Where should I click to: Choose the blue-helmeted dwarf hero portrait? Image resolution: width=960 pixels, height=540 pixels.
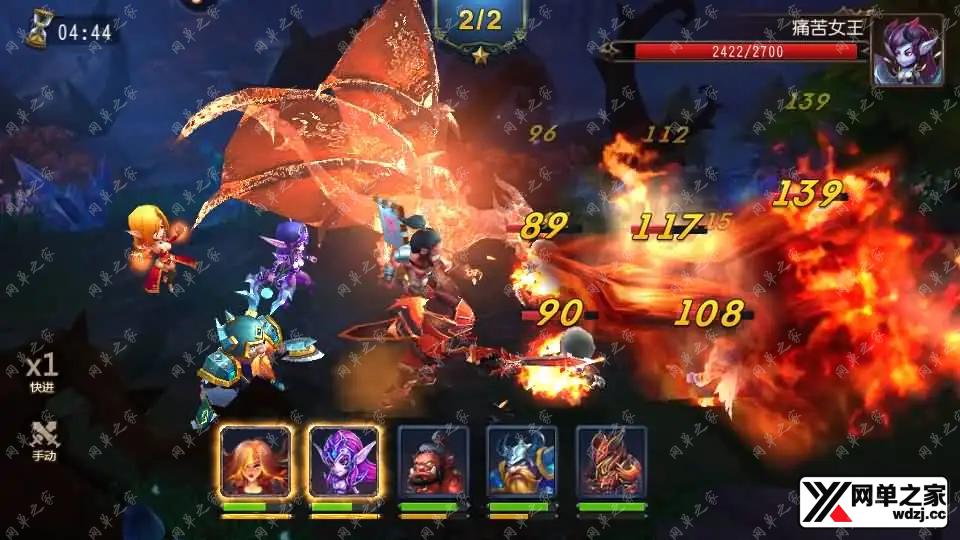pyautogui.click(x=522, y=461)
